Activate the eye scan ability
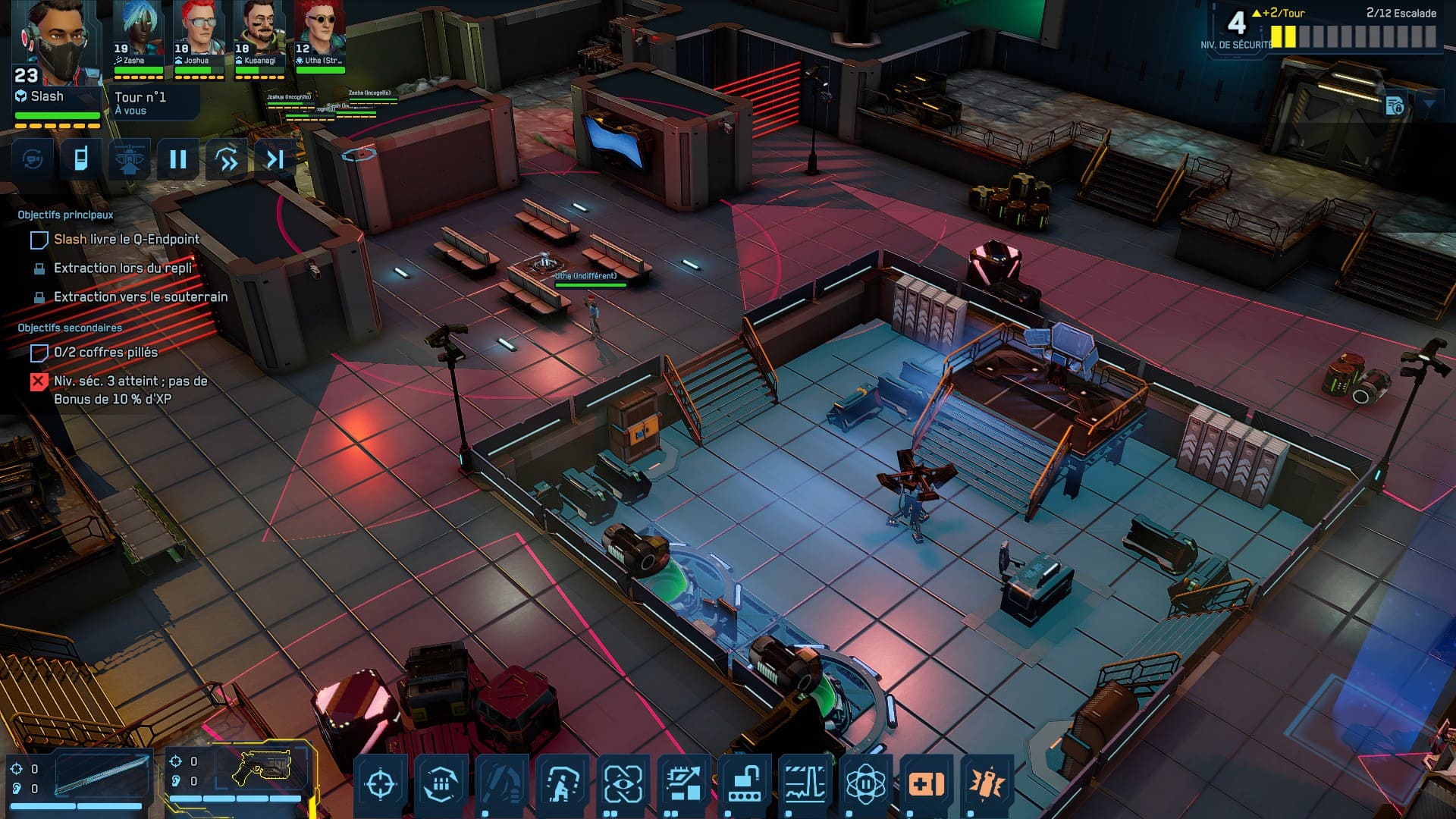Viewport: 1456px width, 819px height. [623, 783]
